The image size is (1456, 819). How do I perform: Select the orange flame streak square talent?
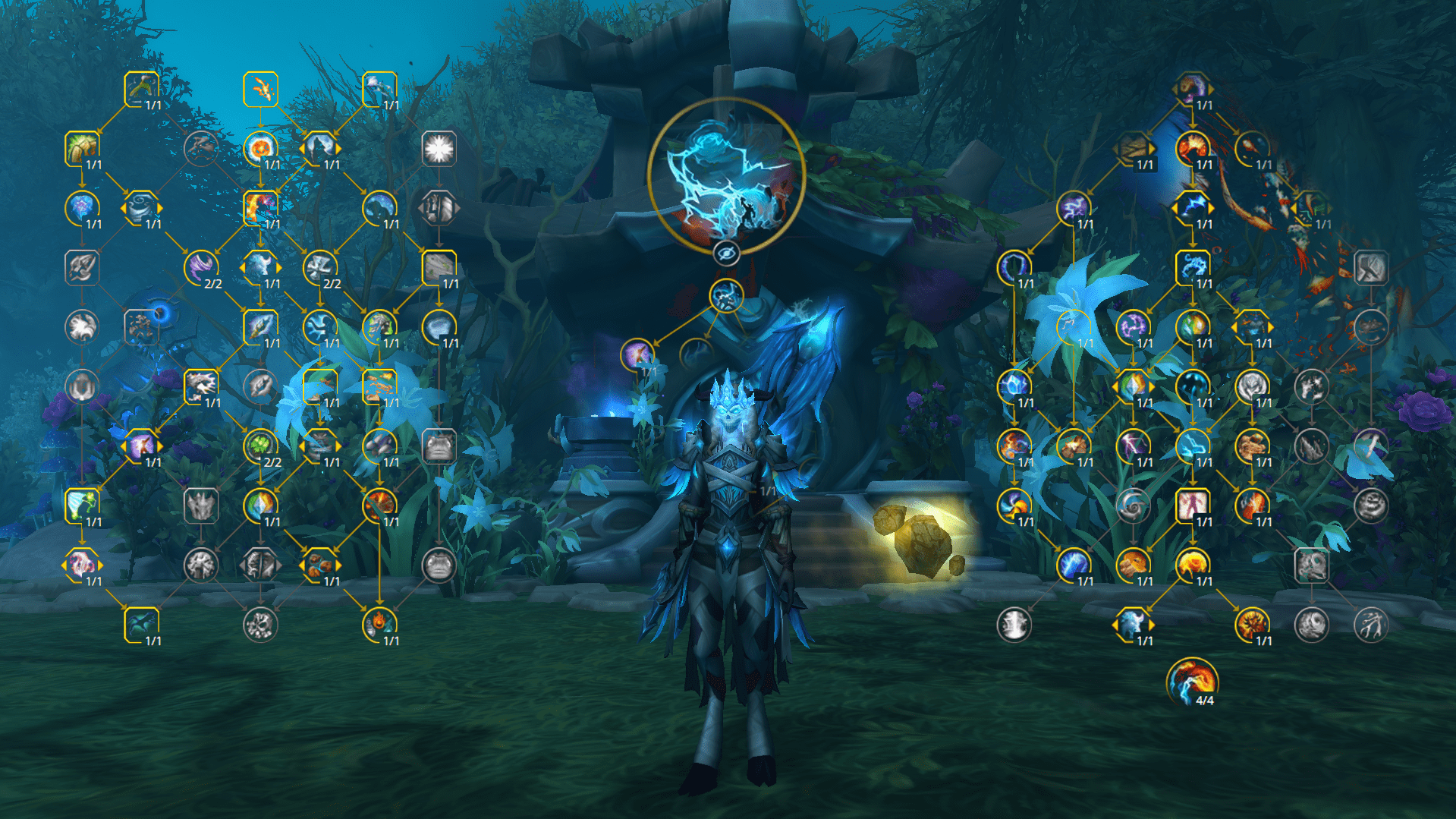click(x=260, y=89)
